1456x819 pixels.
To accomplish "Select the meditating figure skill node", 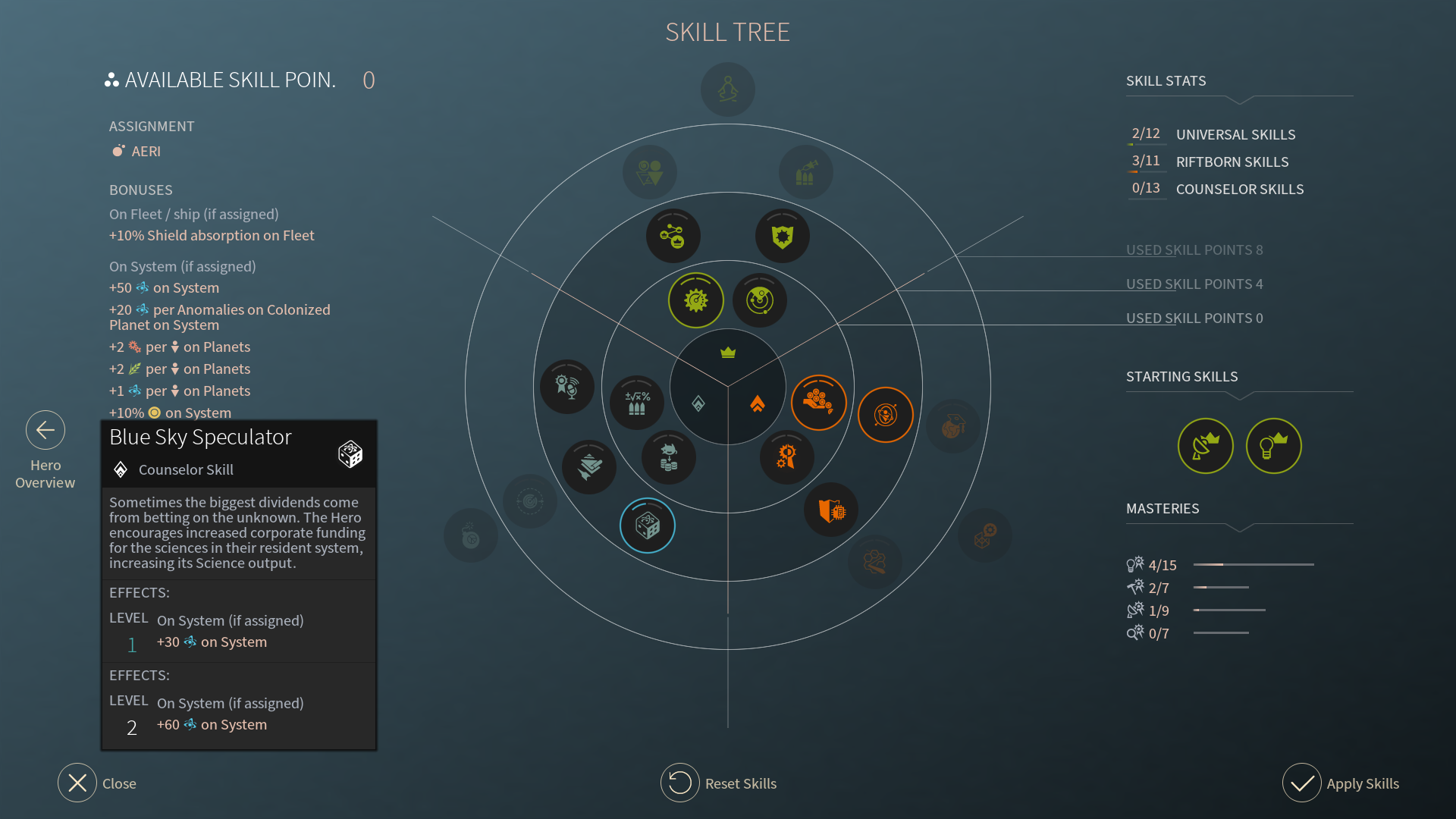I will click(728, 89).
